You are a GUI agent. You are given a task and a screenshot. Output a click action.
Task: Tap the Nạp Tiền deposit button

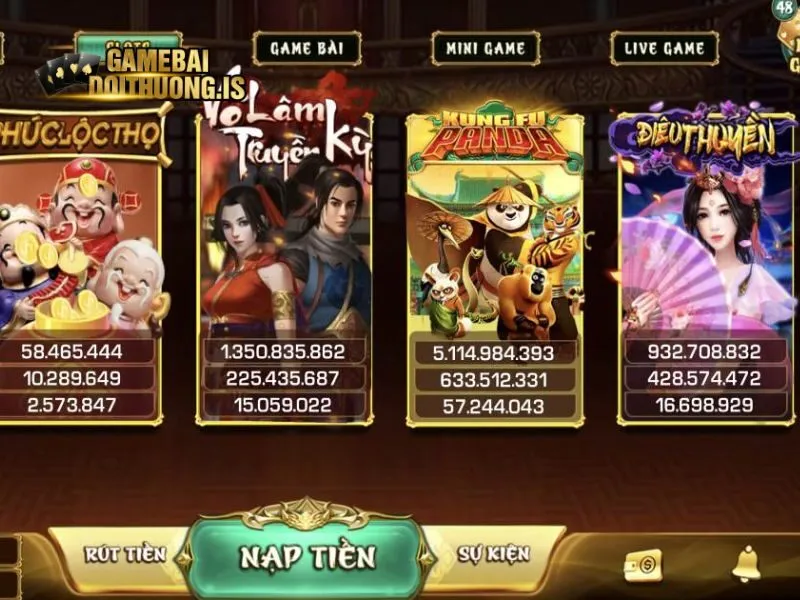click(307, 557)
